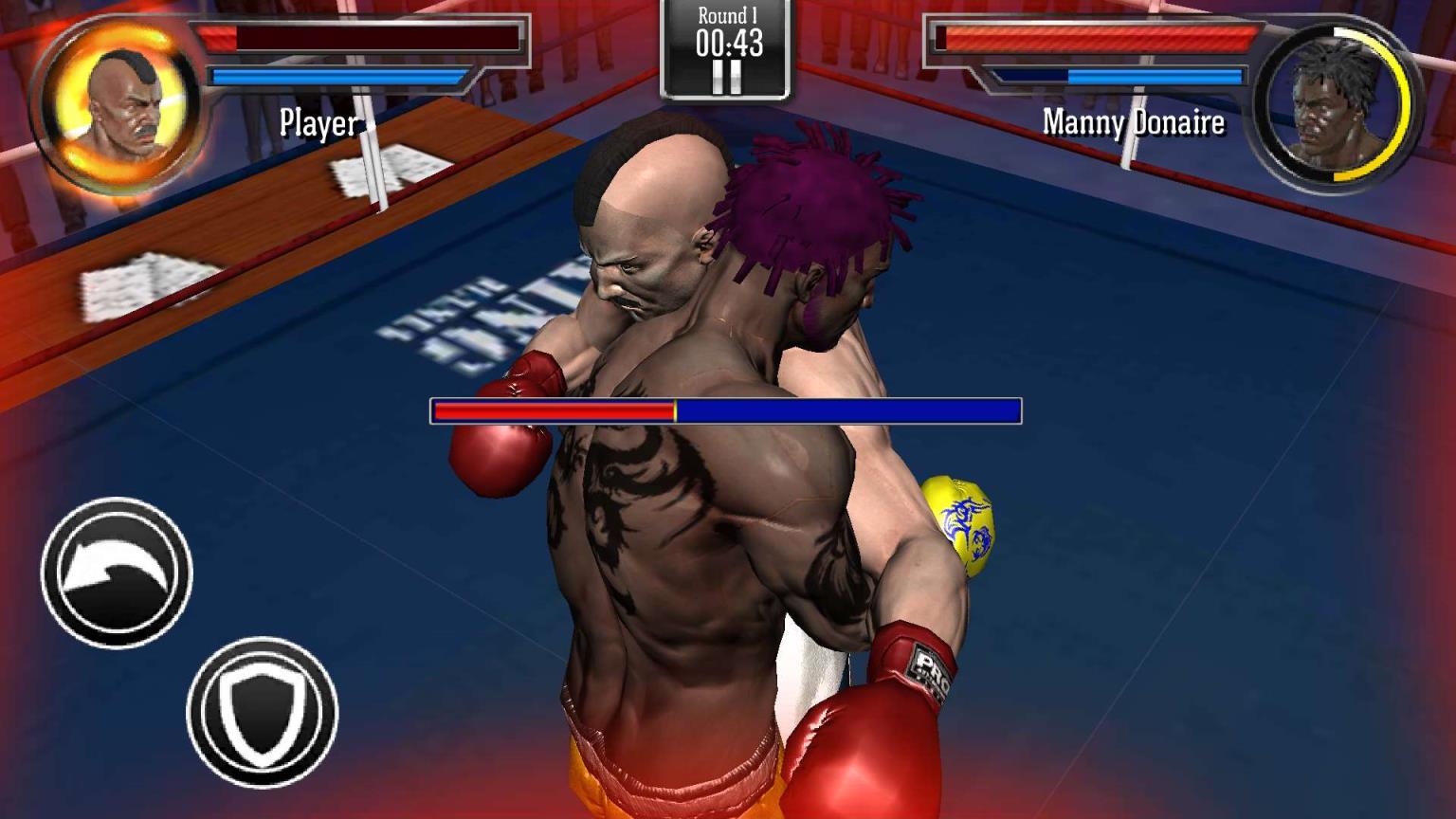Image resolution: width=1456 pixels, height=819 pixels.
Task: Tap the curved arrow dodge button
Action: [117, 573]
